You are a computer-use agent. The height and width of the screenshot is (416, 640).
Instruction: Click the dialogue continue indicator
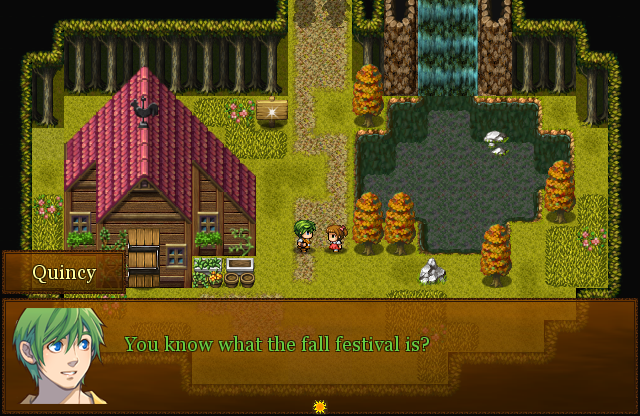[320, 406]
